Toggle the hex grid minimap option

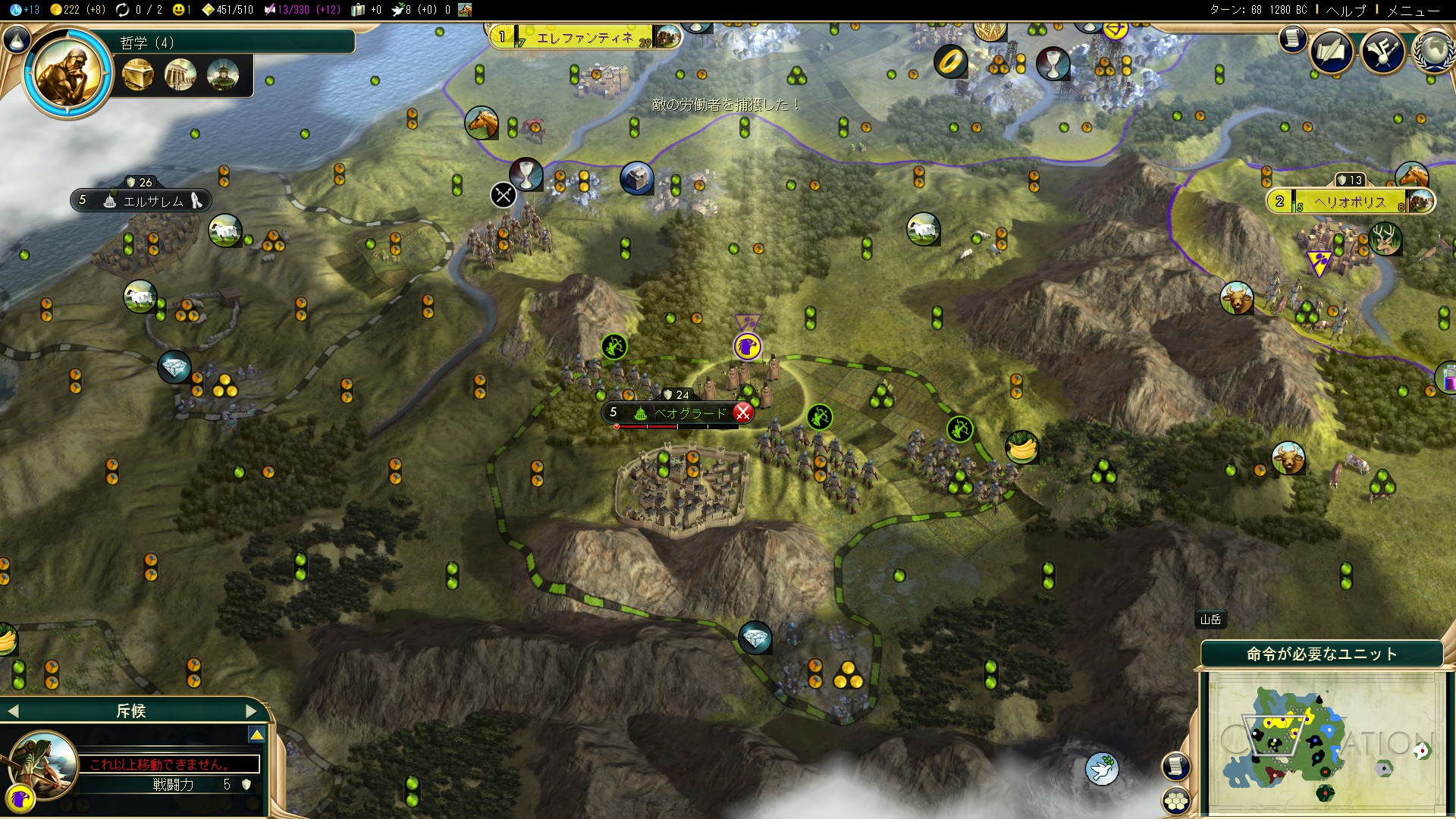1176,801
